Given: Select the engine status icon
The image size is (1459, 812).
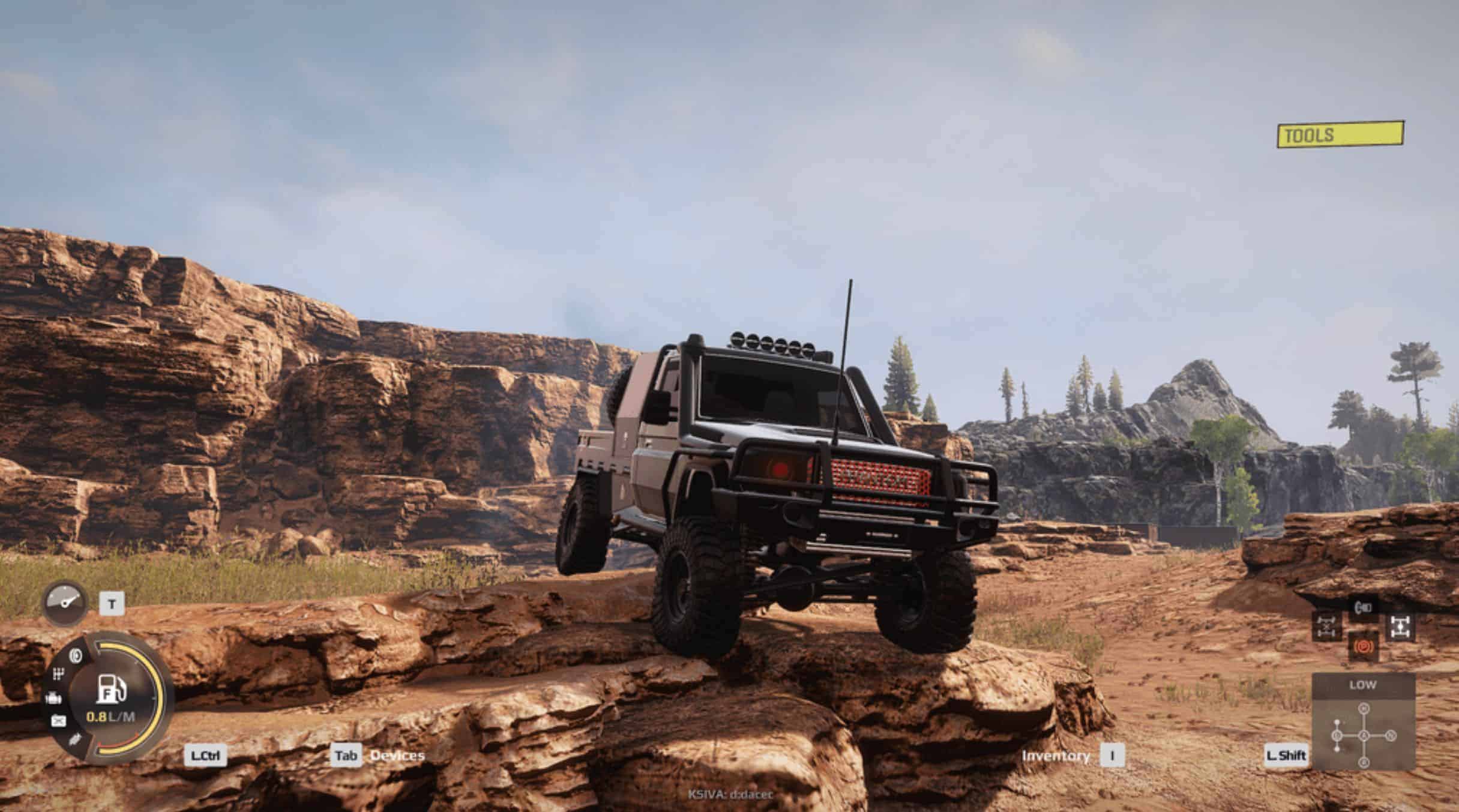Looking at the screenshot, I should pyautogui.click(x=53, y=698).
